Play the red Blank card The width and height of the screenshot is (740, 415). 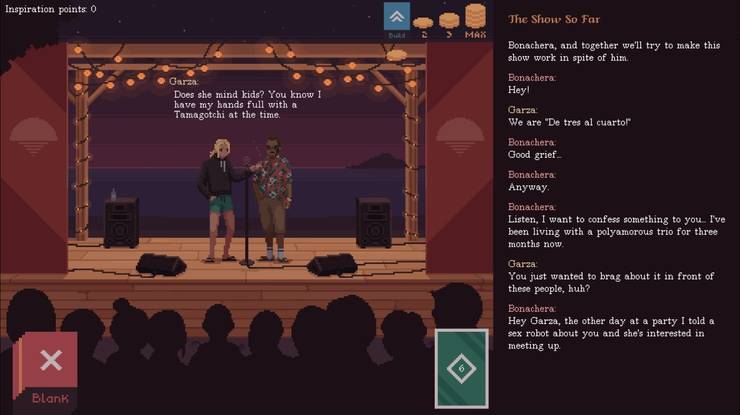(50, 368)
